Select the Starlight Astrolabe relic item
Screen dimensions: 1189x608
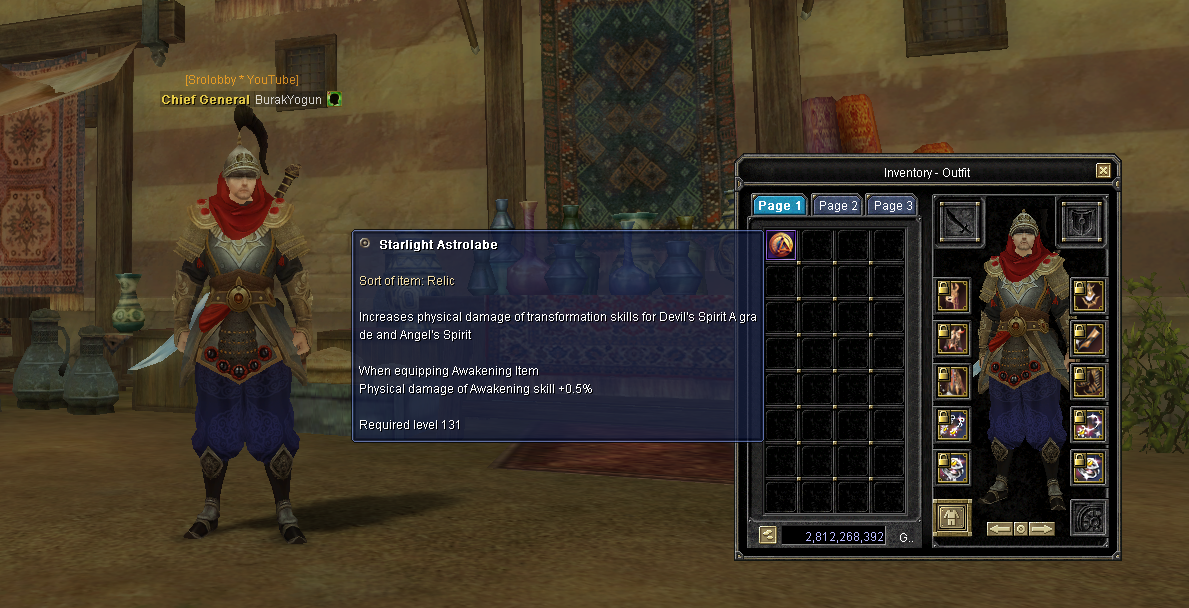click(x=781, y=245)
